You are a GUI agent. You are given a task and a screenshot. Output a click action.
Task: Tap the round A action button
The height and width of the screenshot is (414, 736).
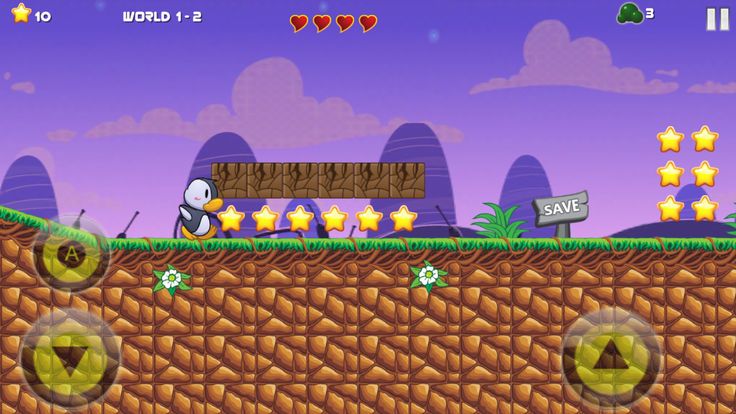71,254
